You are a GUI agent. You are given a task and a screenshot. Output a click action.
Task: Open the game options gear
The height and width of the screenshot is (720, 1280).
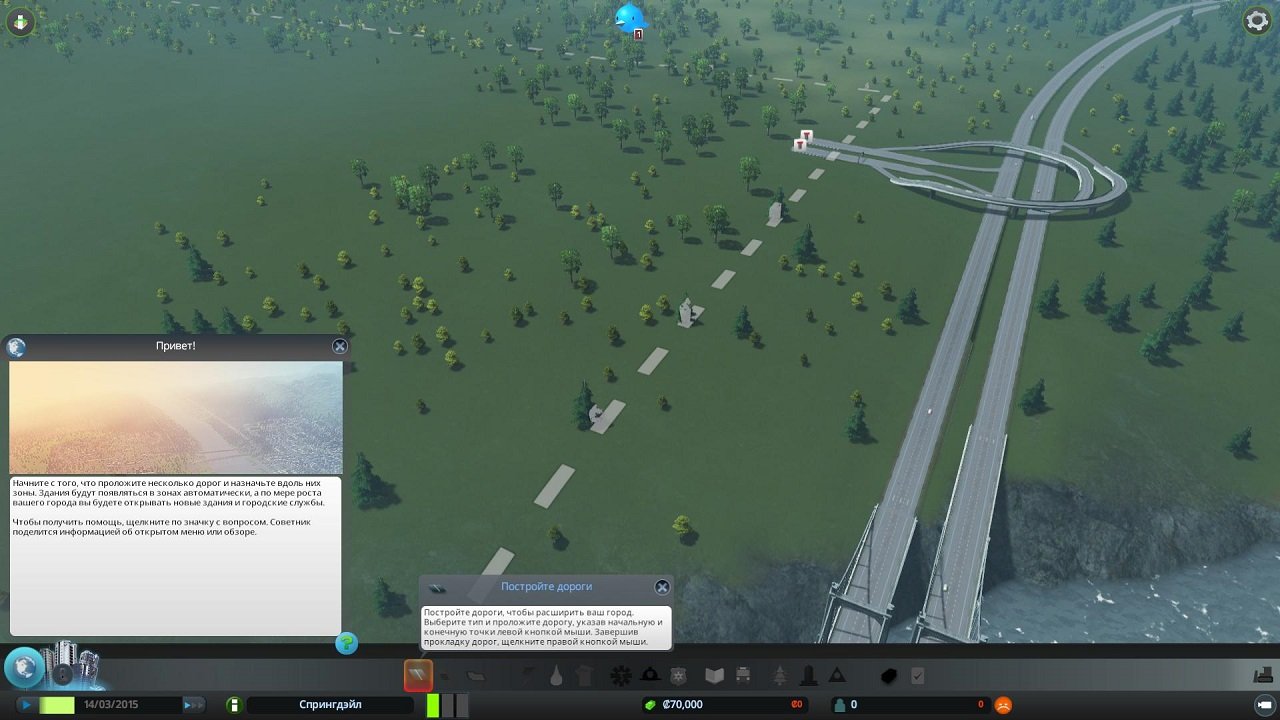coord(1257,20)
